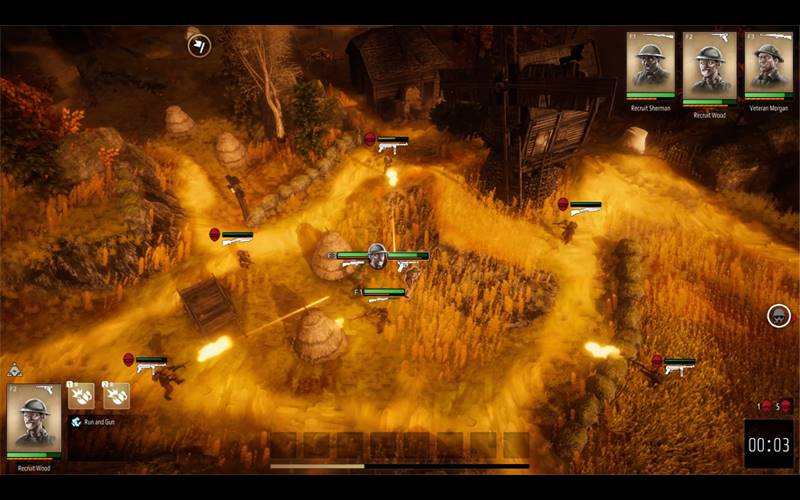The width and height of the screenshot is (800, 500).
Task: Click the round helmet icon on the right edge
Action: click(x=779, y=316)
